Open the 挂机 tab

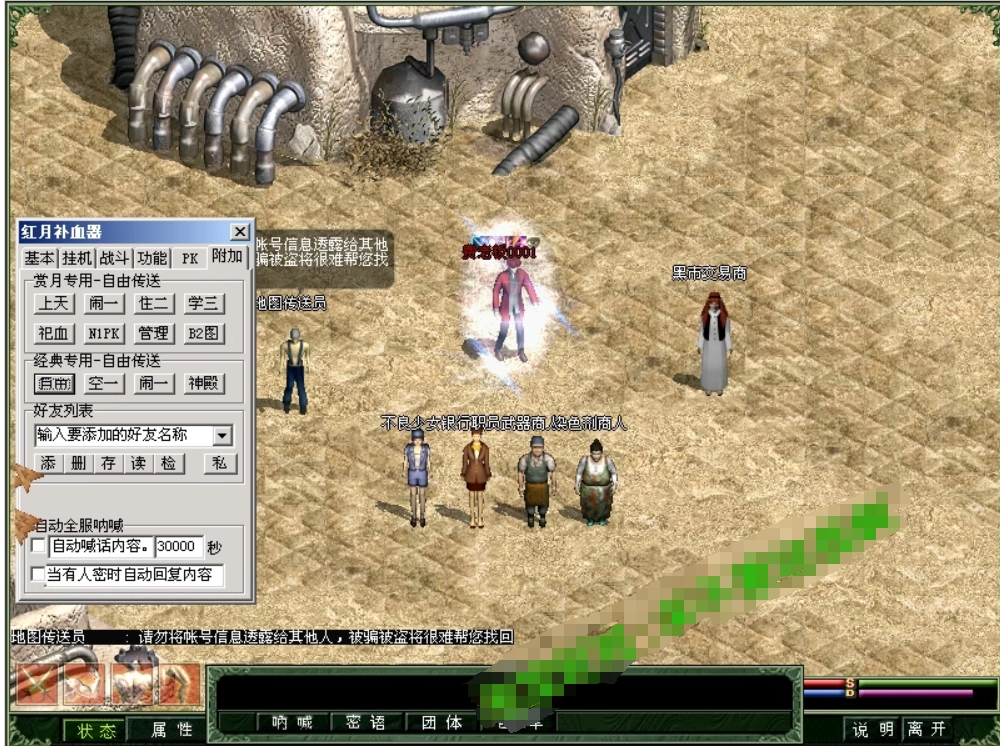pyautogui.click(x=77, y=257)
